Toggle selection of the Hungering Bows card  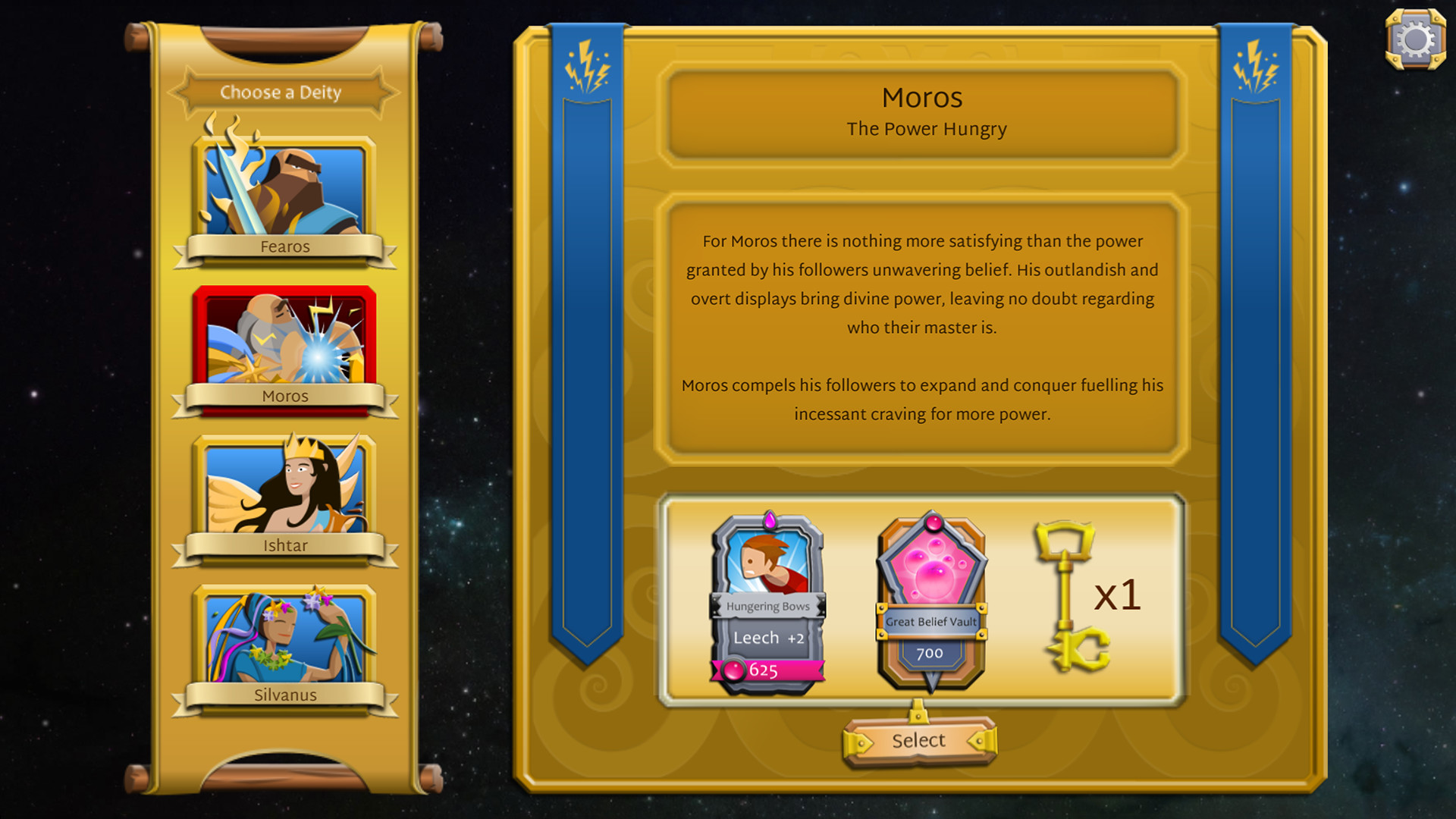[766, 599]
